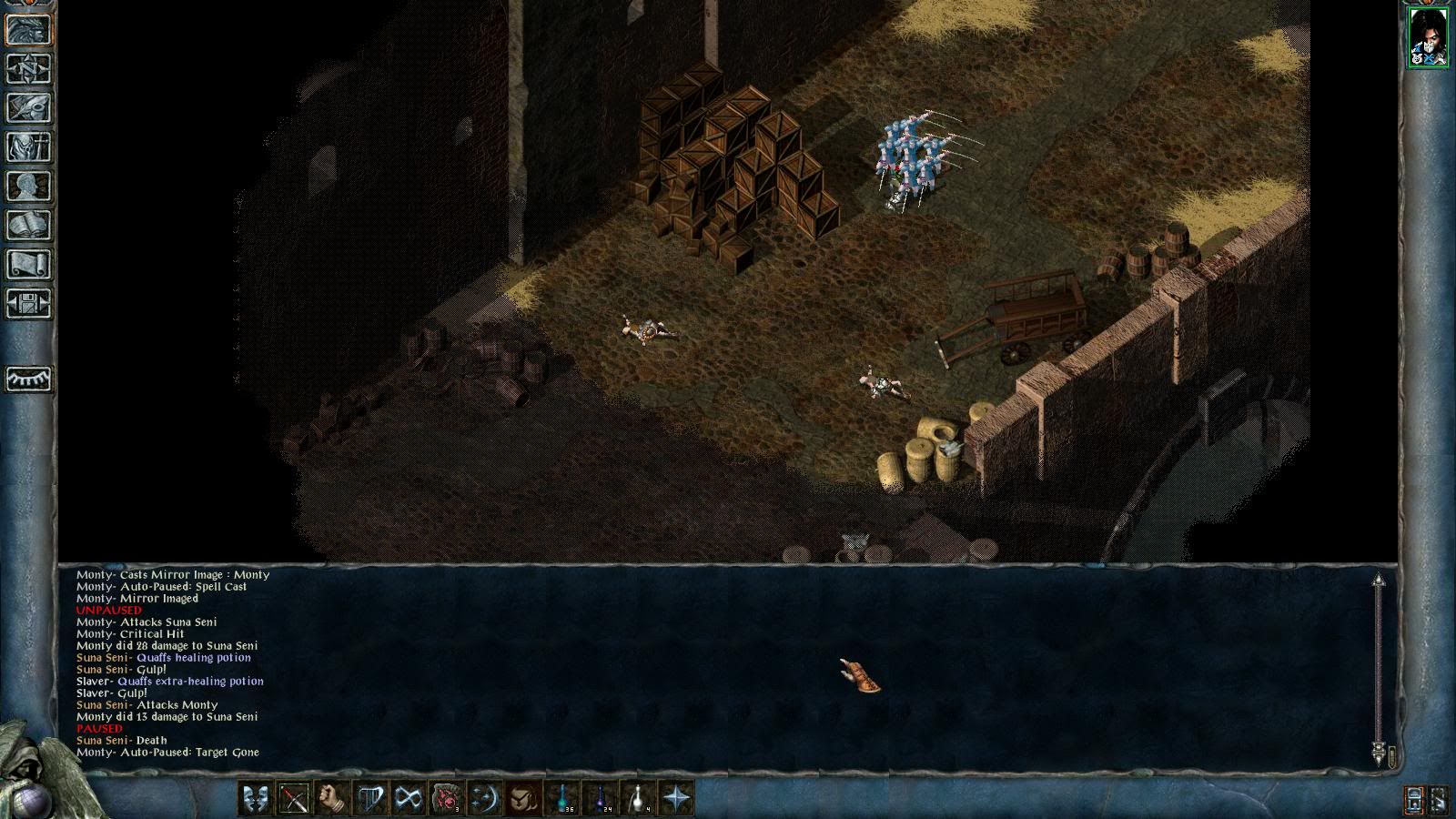1456x819 pixels.
Task: Open the inventory screen button
Action: click(29, 147)
